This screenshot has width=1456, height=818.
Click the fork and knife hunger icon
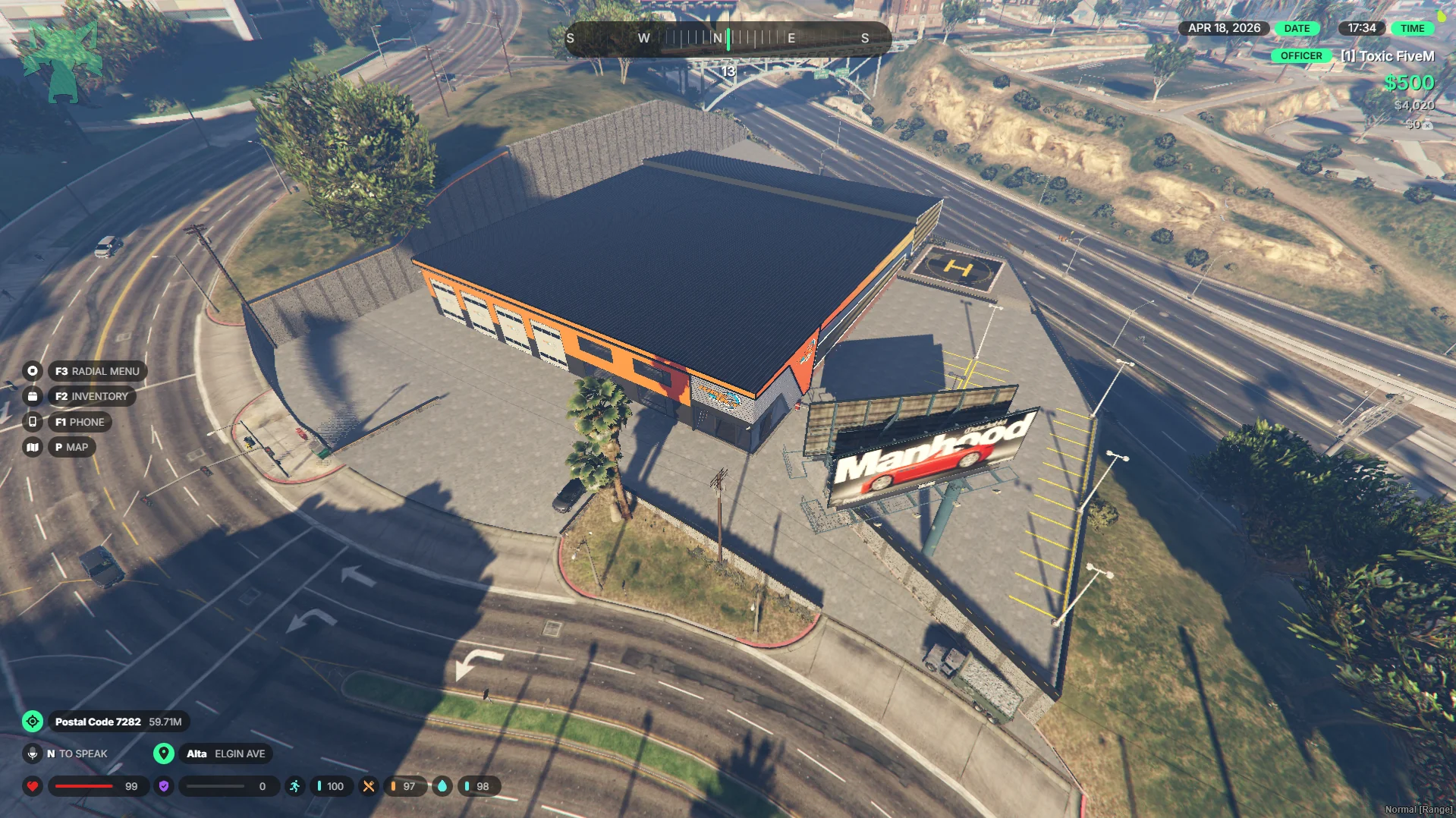click(x=369, y=786)
